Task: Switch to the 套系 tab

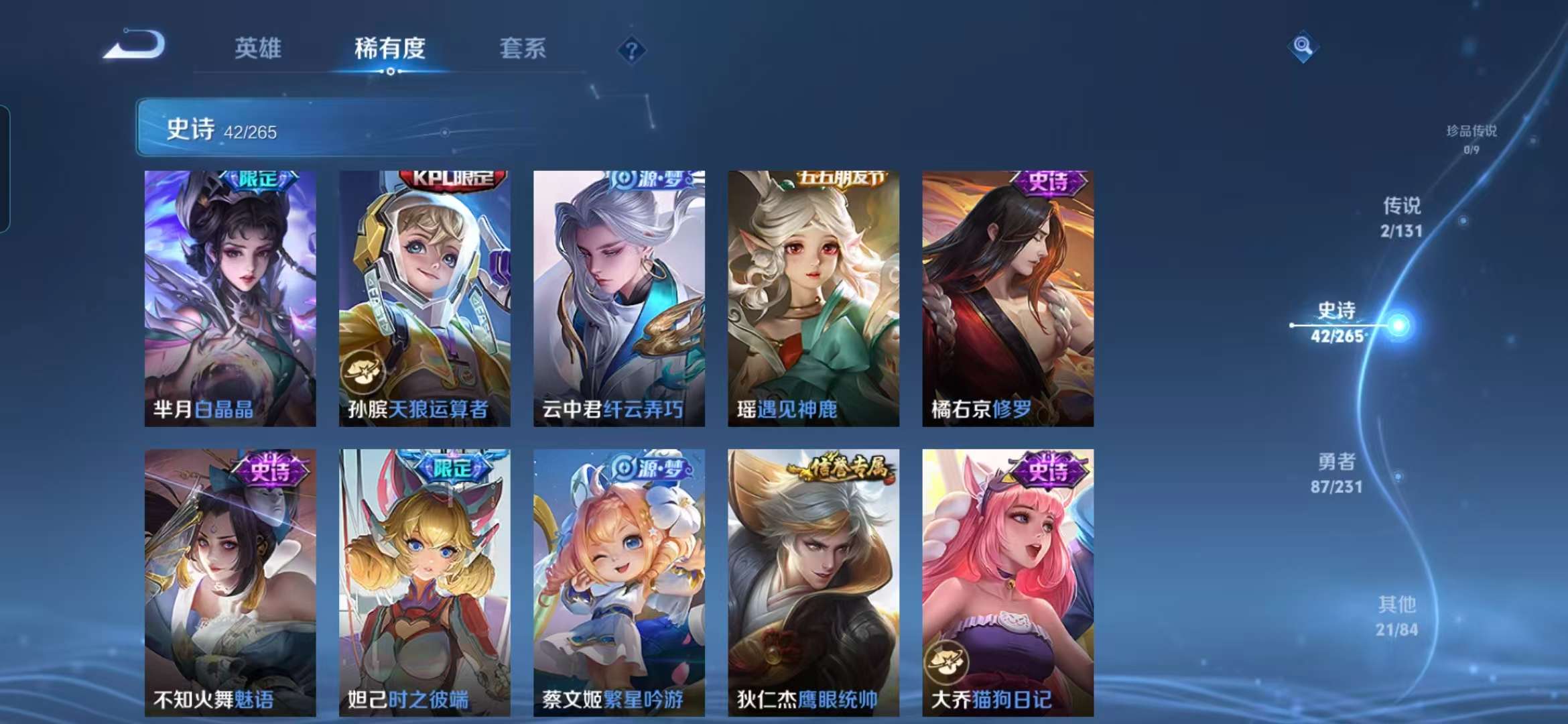Action: point(523,49)
